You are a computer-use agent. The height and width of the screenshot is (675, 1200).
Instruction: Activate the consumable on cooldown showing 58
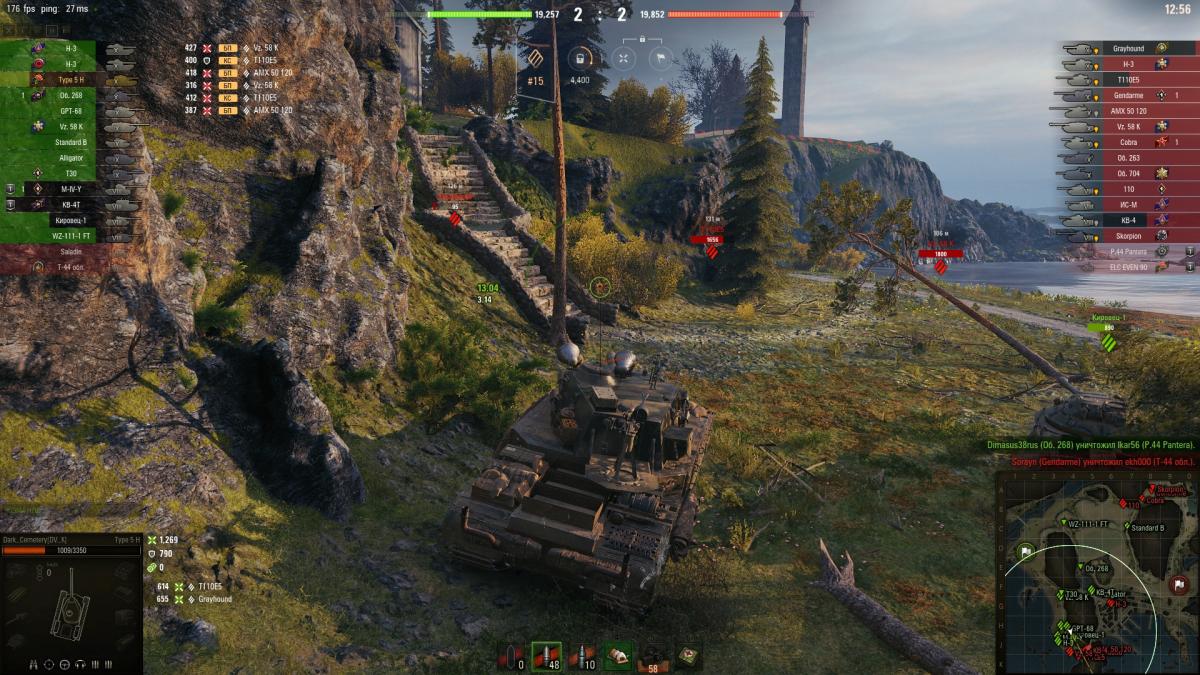[x=652, y=656]
